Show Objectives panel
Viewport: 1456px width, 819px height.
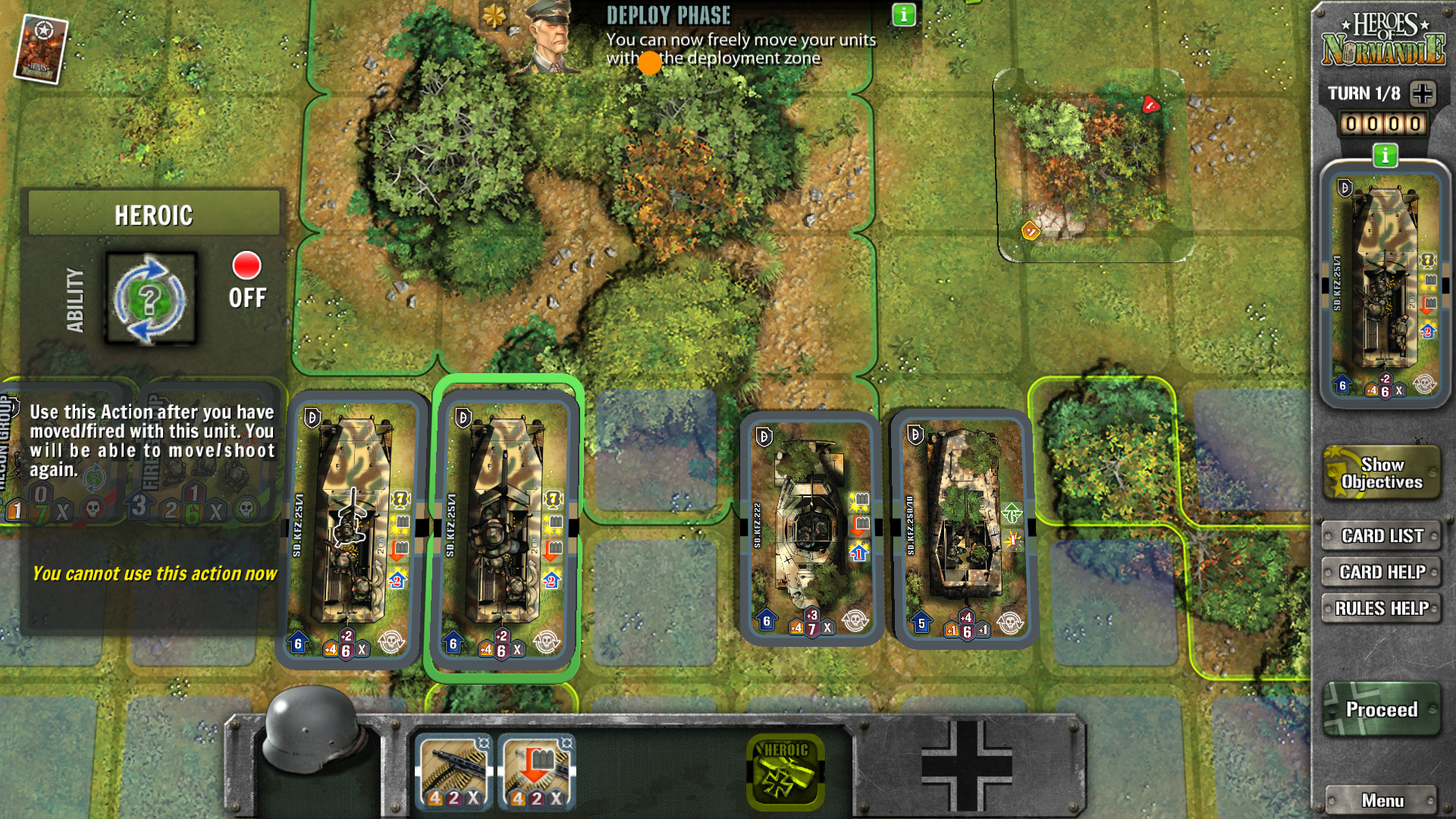click(x=1381, y=473)
